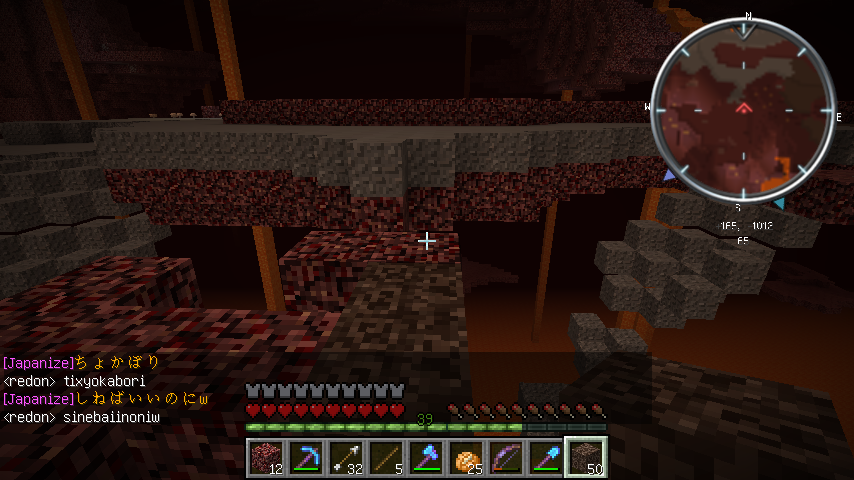Select the sticks hotbar slot
854x480 pixels.
point(385,457)
